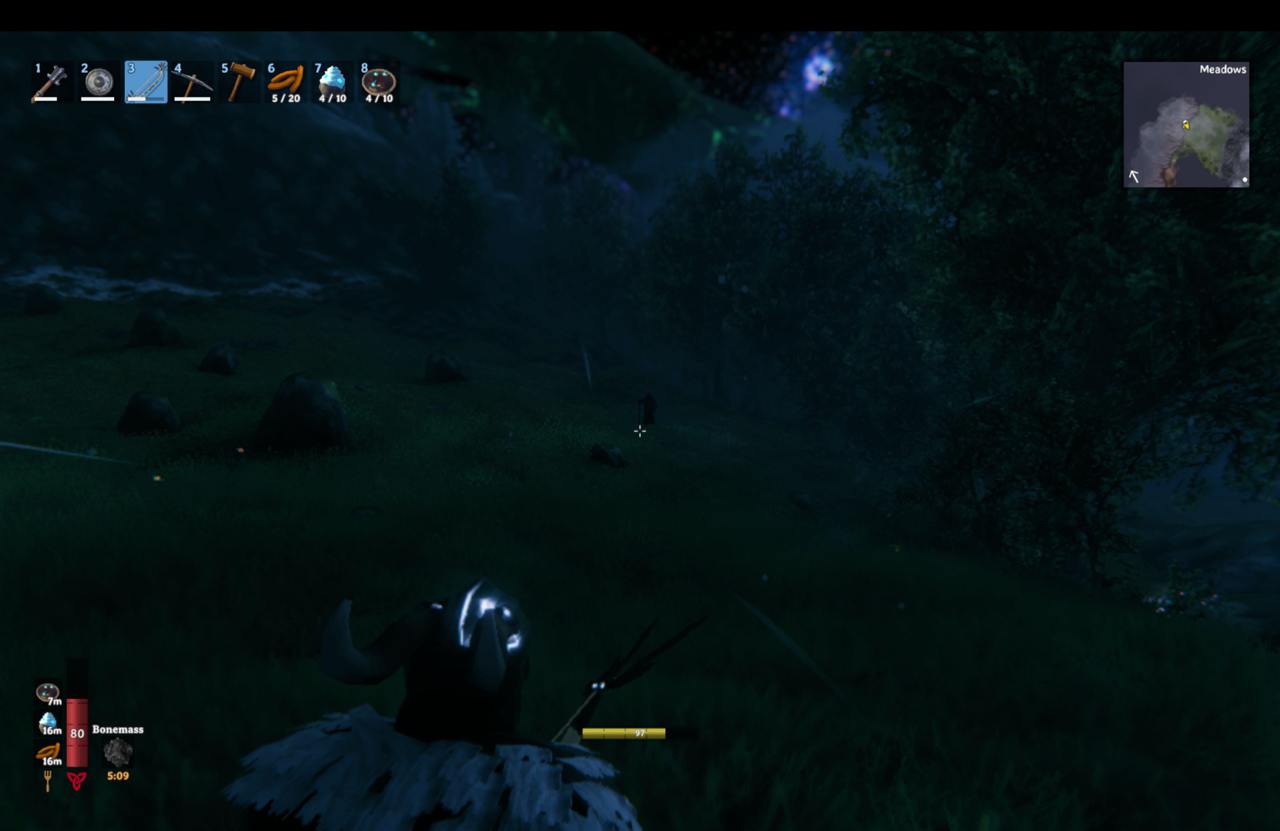Image resolution: width=1280 pixels, height=831 pixels.
Task: Select the round pie in hotbar slot 8
Action: coord(379,82)
